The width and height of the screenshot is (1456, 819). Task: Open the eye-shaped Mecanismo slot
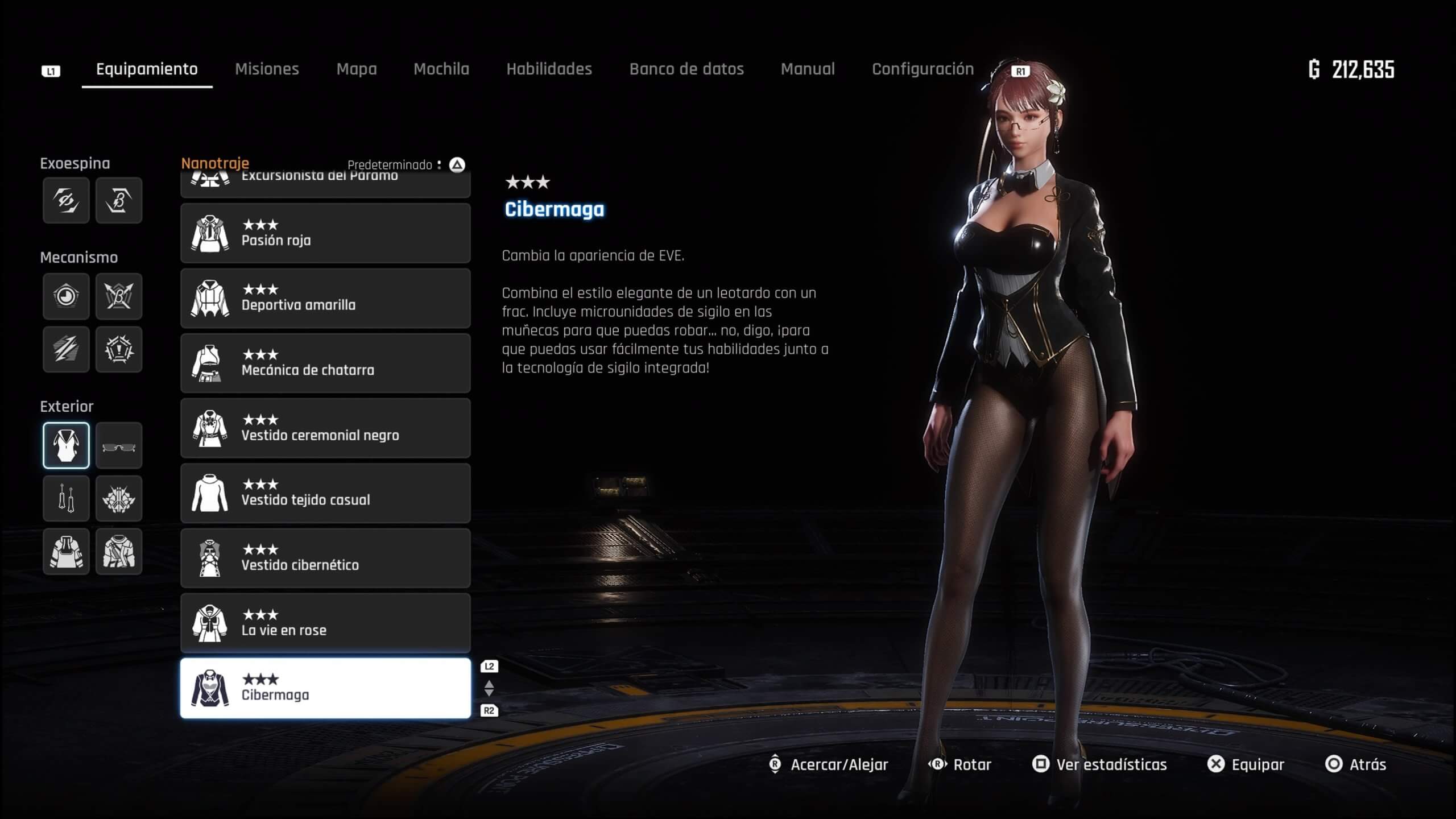[66, 296]
